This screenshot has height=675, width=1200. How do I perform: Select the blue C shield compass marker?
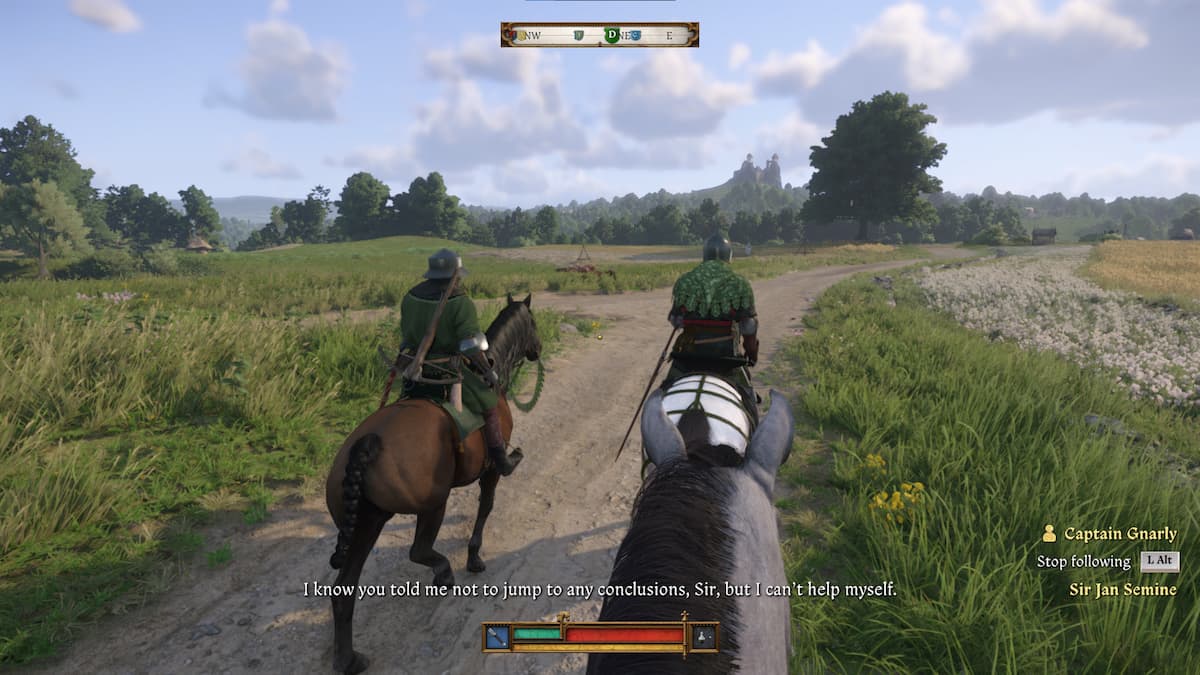pyautogui.click(x=636, y=35)
